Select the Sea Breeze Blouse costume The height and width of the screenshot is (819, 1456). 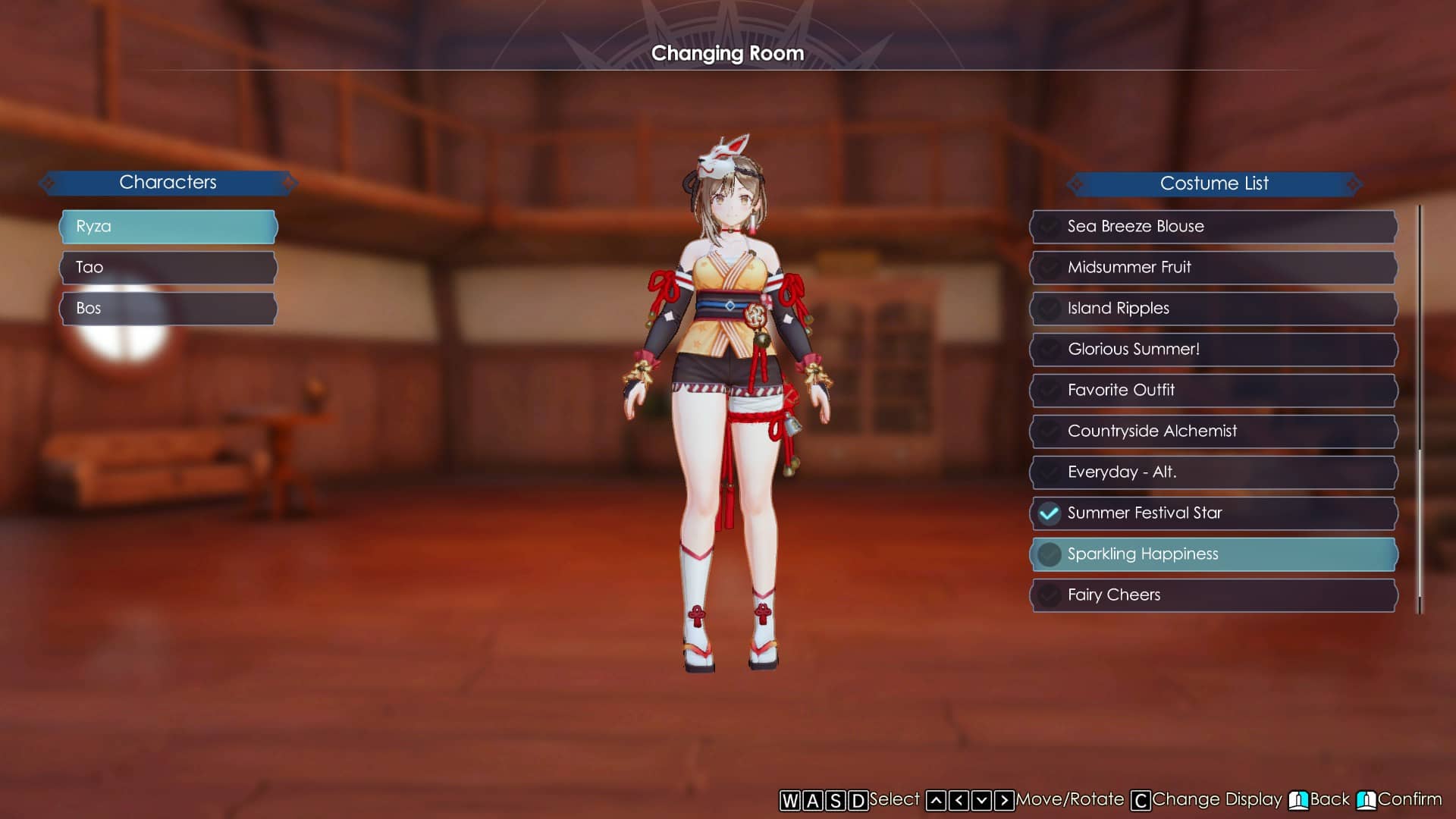point(1213,227)
